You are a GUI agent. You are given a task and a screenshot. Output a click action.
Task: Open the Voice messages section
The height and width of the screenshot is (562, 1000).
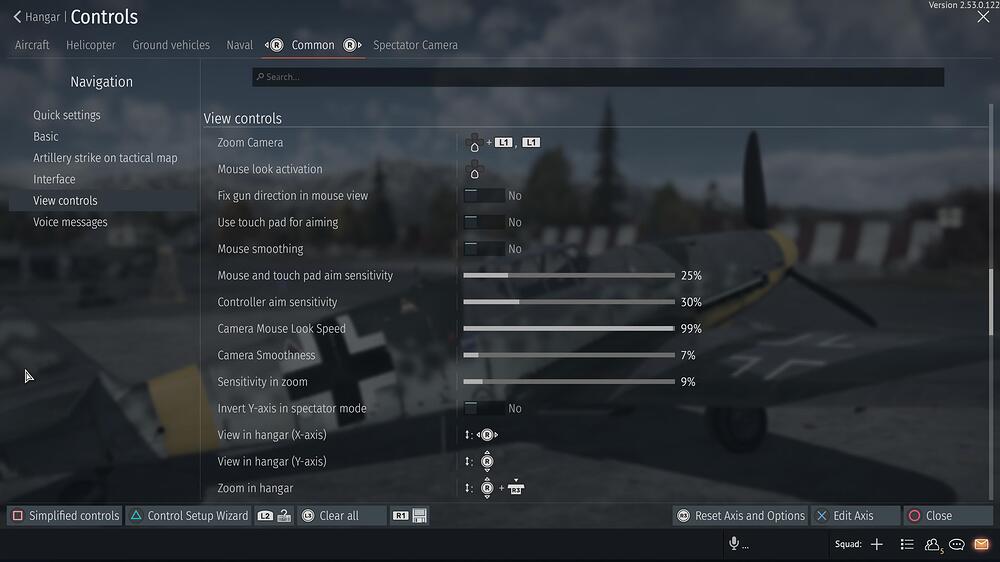pos(70,222)
